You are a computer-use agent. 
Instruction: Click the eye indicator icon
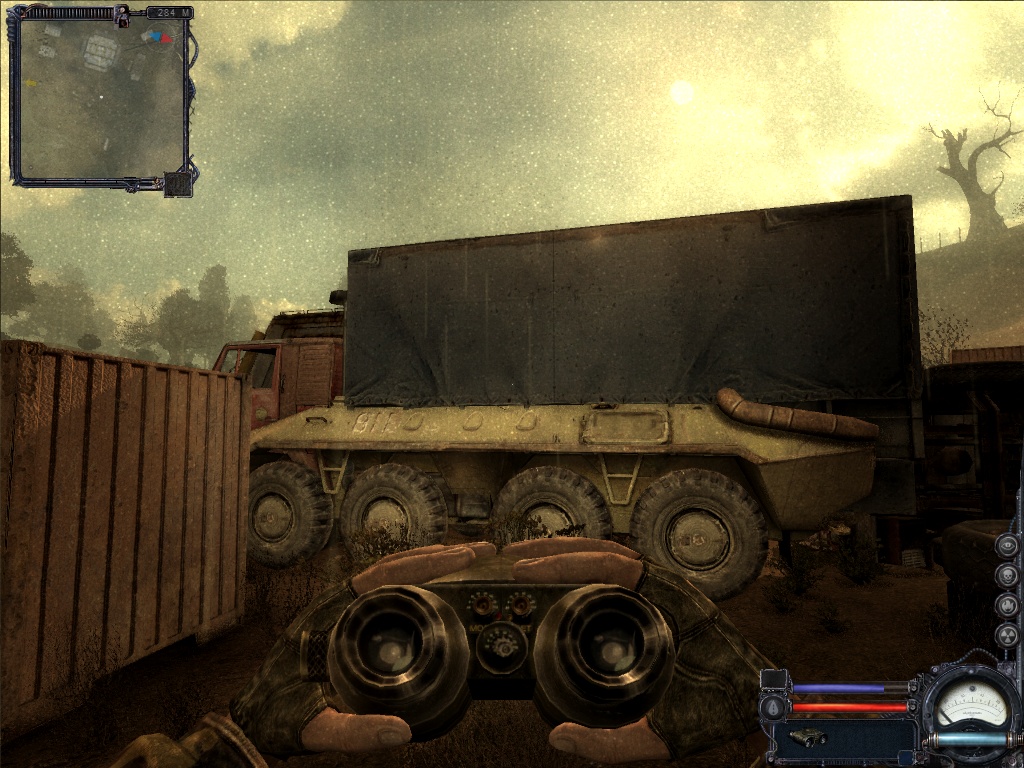click(1008, 546)
